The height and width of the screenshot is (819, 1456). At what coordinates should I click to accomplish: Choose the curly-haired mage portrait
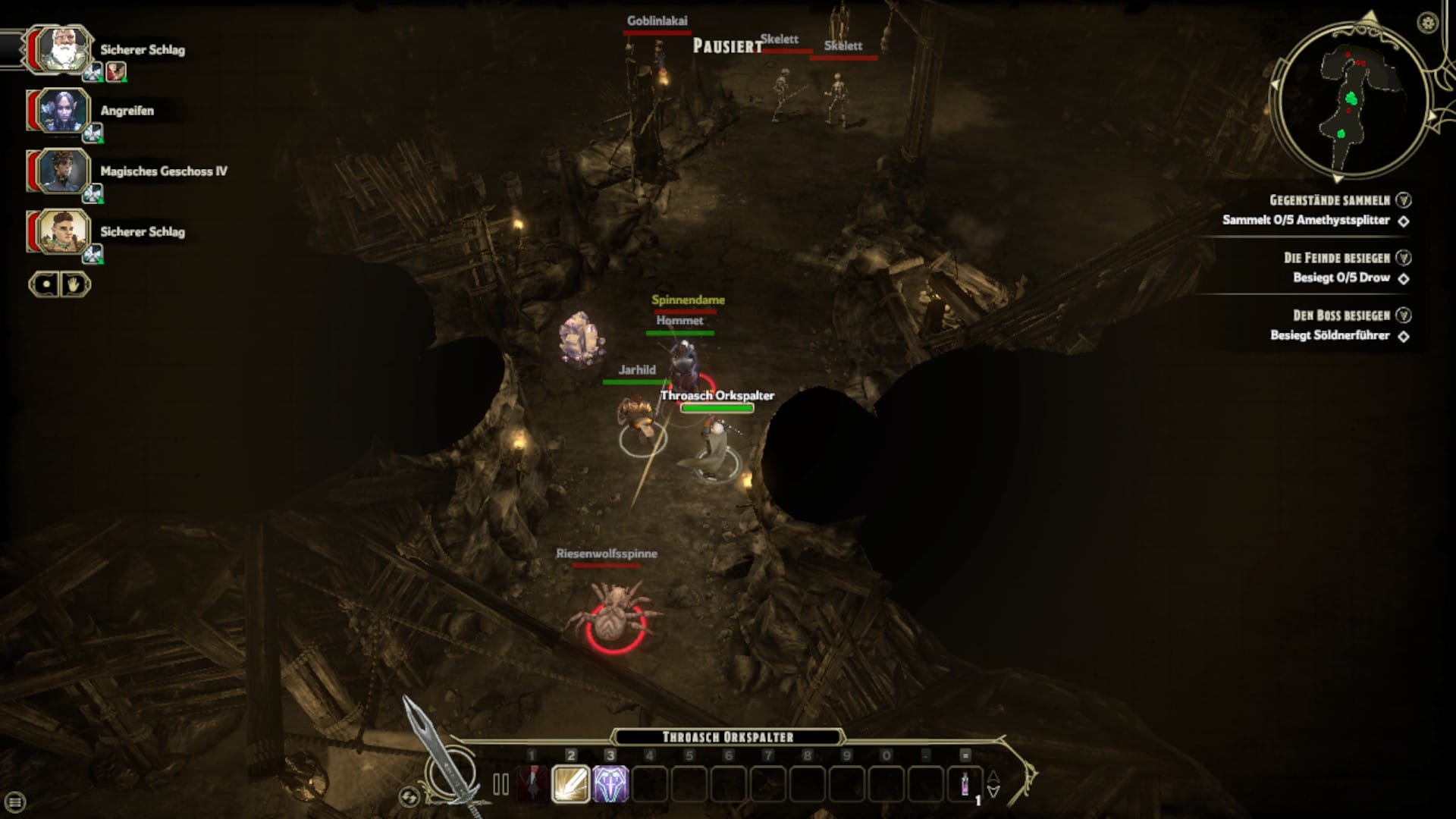point(61,171)
